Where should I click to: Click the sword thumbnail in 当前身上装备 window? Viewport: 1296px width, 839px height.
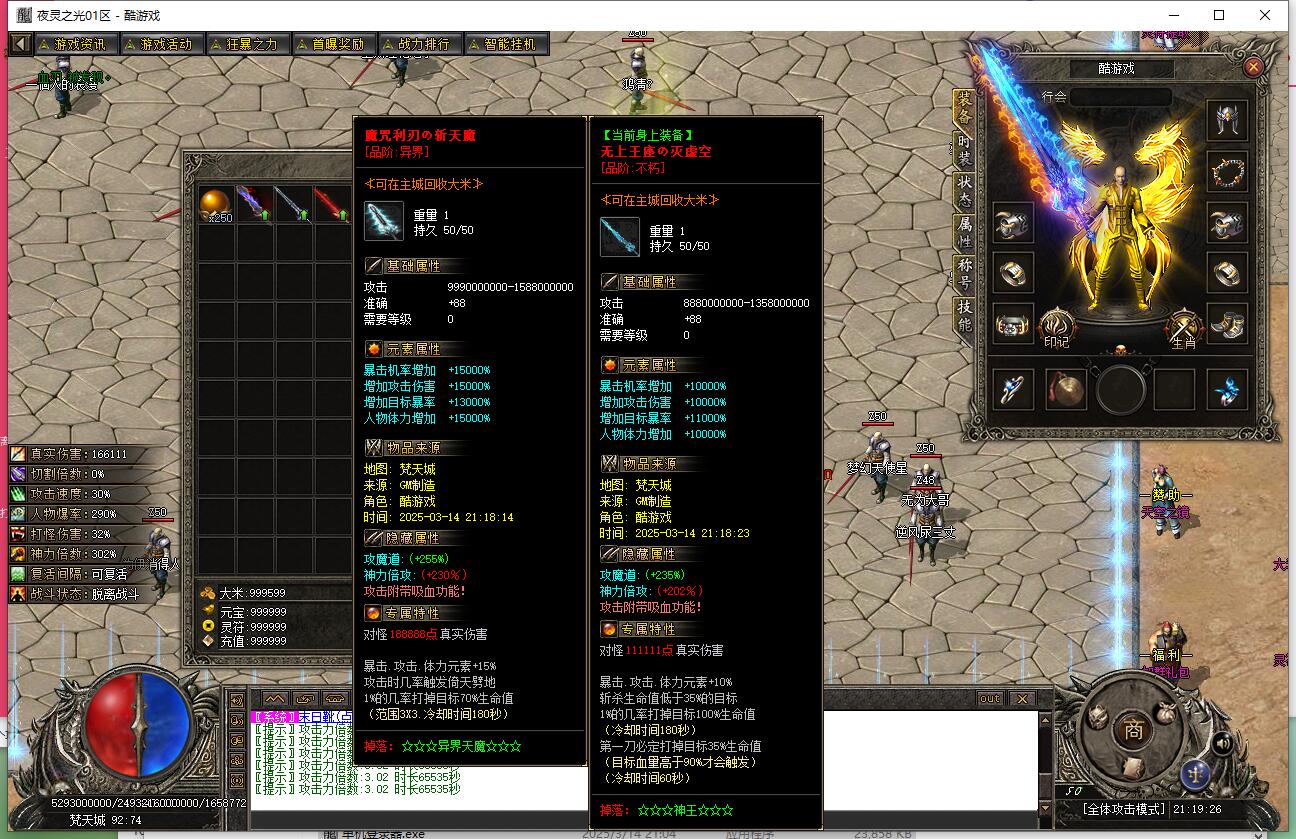[x=618, y=237]
